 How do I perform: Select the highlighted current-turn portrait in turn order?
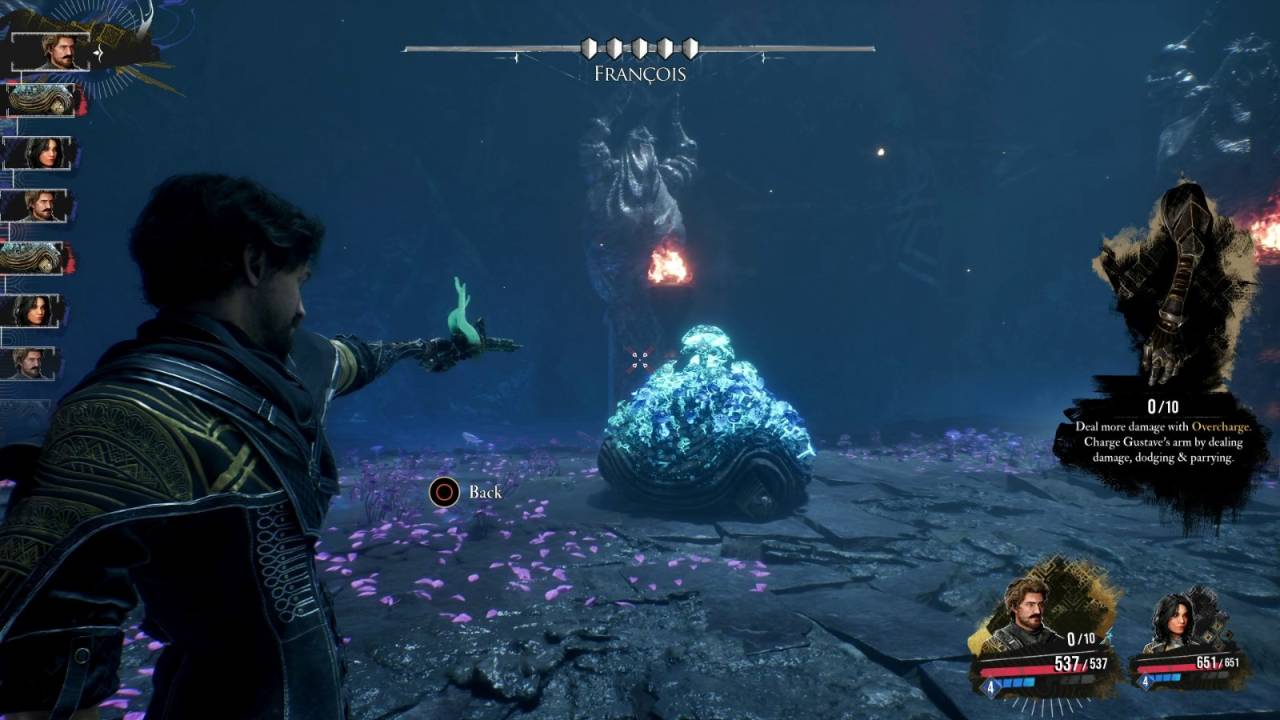click(52, 51)
